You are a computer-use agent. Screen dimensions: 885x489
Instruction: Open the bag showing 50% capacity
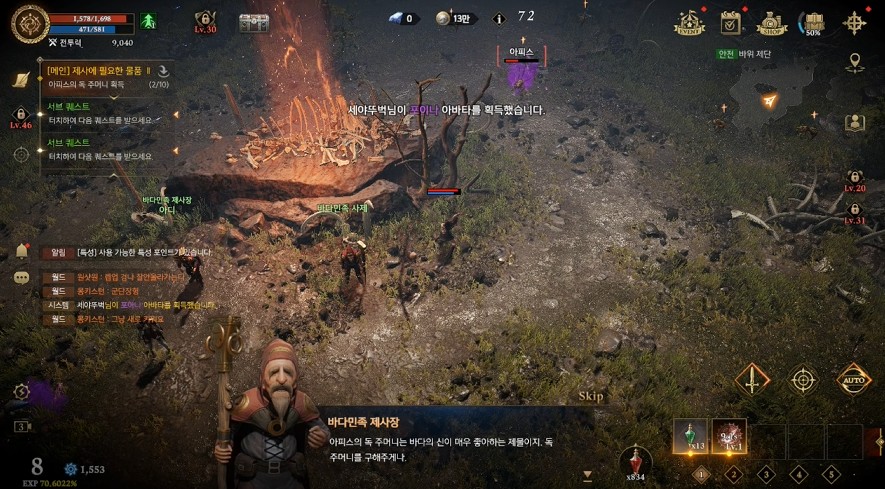813,22
